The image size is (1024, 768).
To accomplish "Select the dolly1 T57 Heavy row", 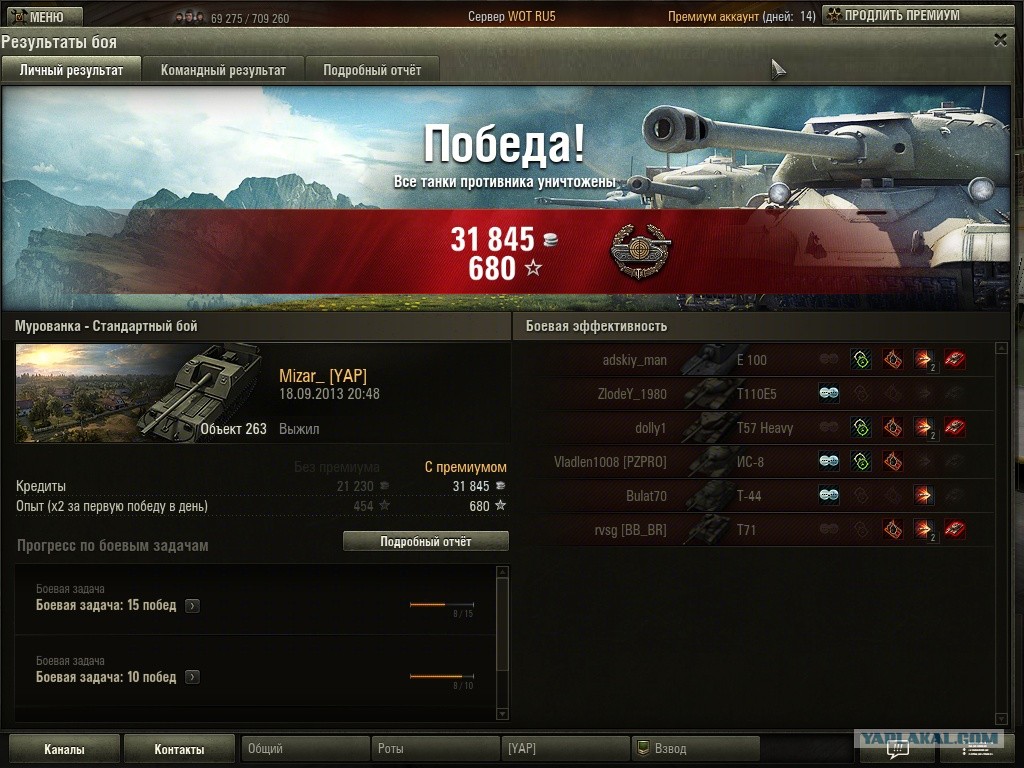I will pyautogui.click(x=750, y=428).
